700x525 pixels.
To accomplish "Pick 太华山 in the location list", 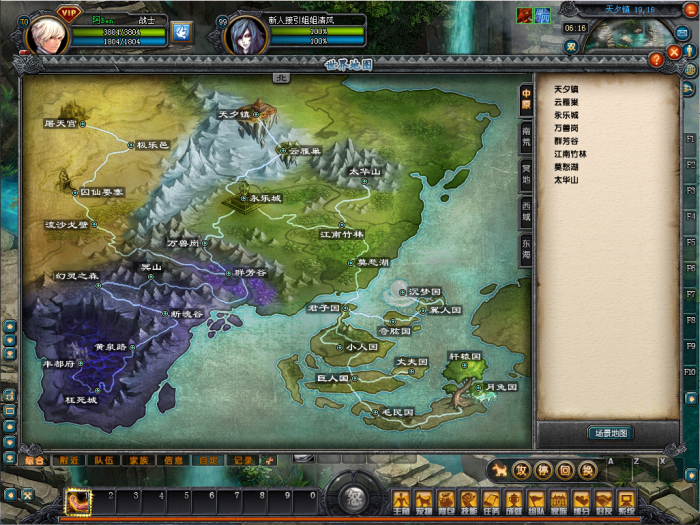I will coord(567,180).
